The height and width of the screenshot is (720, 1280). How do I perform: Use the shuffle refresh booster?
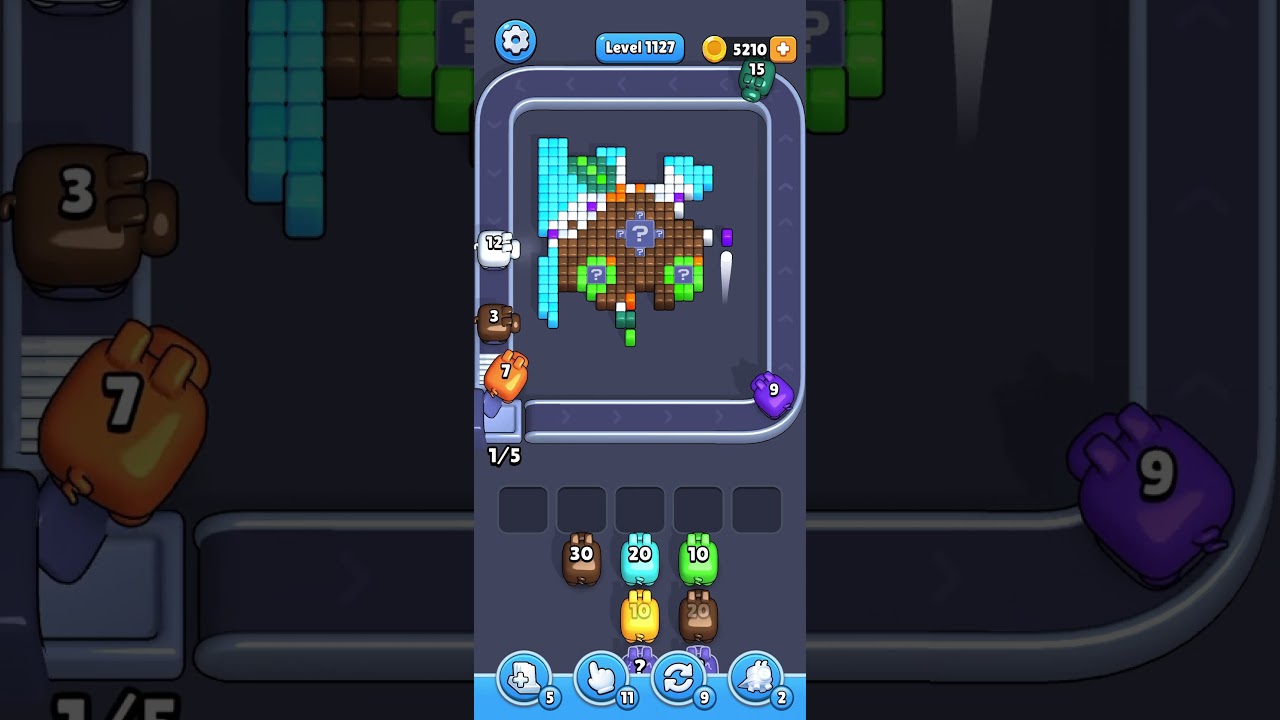[x=678, y=678]
